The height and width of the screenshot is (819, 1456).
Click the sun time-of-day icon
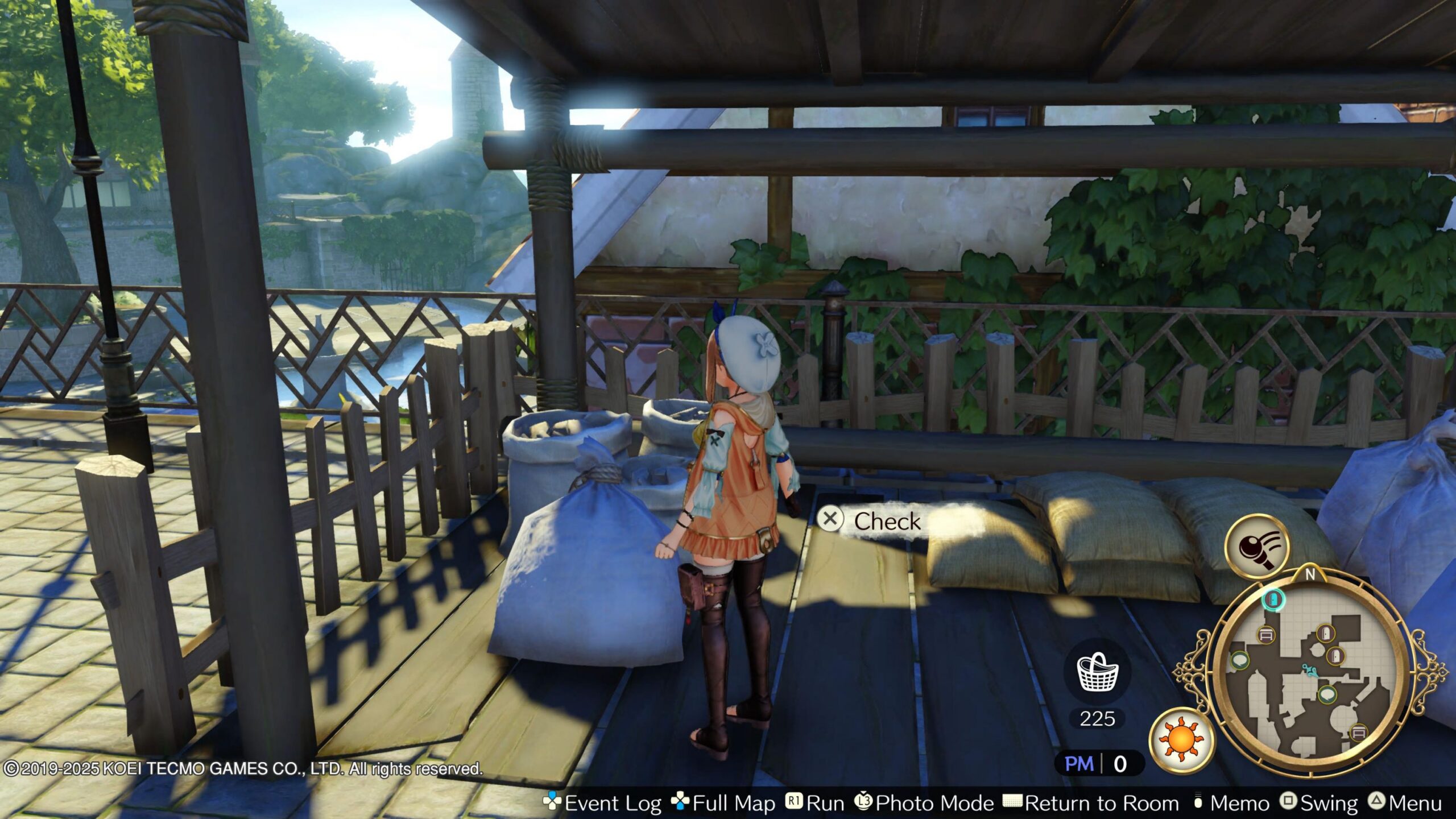pyautogui.click(x=1181, y=740)
